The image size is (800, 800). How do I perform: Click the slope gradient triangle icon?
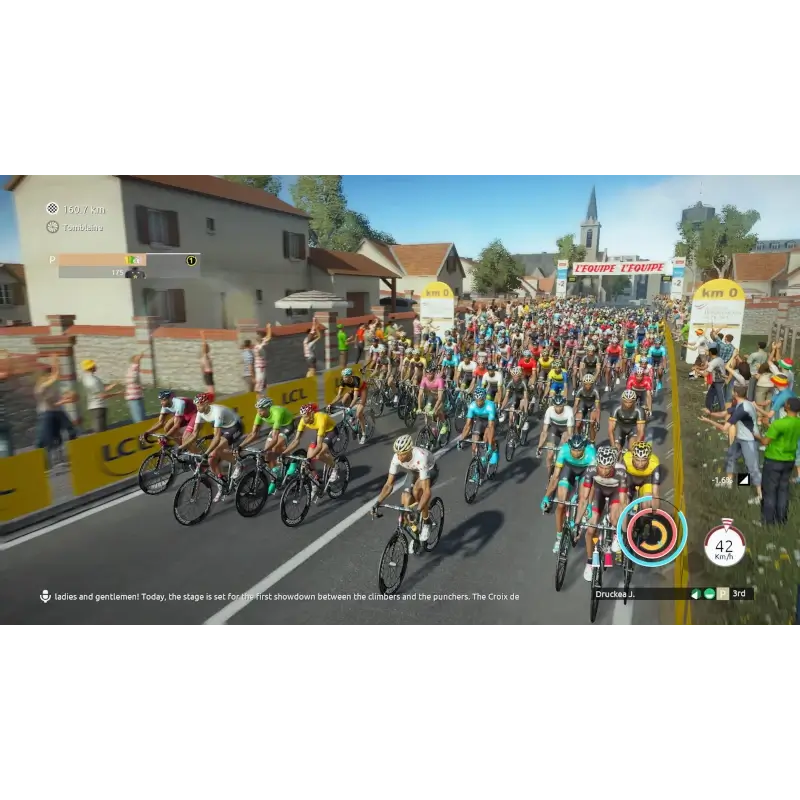tap(743, 480)
